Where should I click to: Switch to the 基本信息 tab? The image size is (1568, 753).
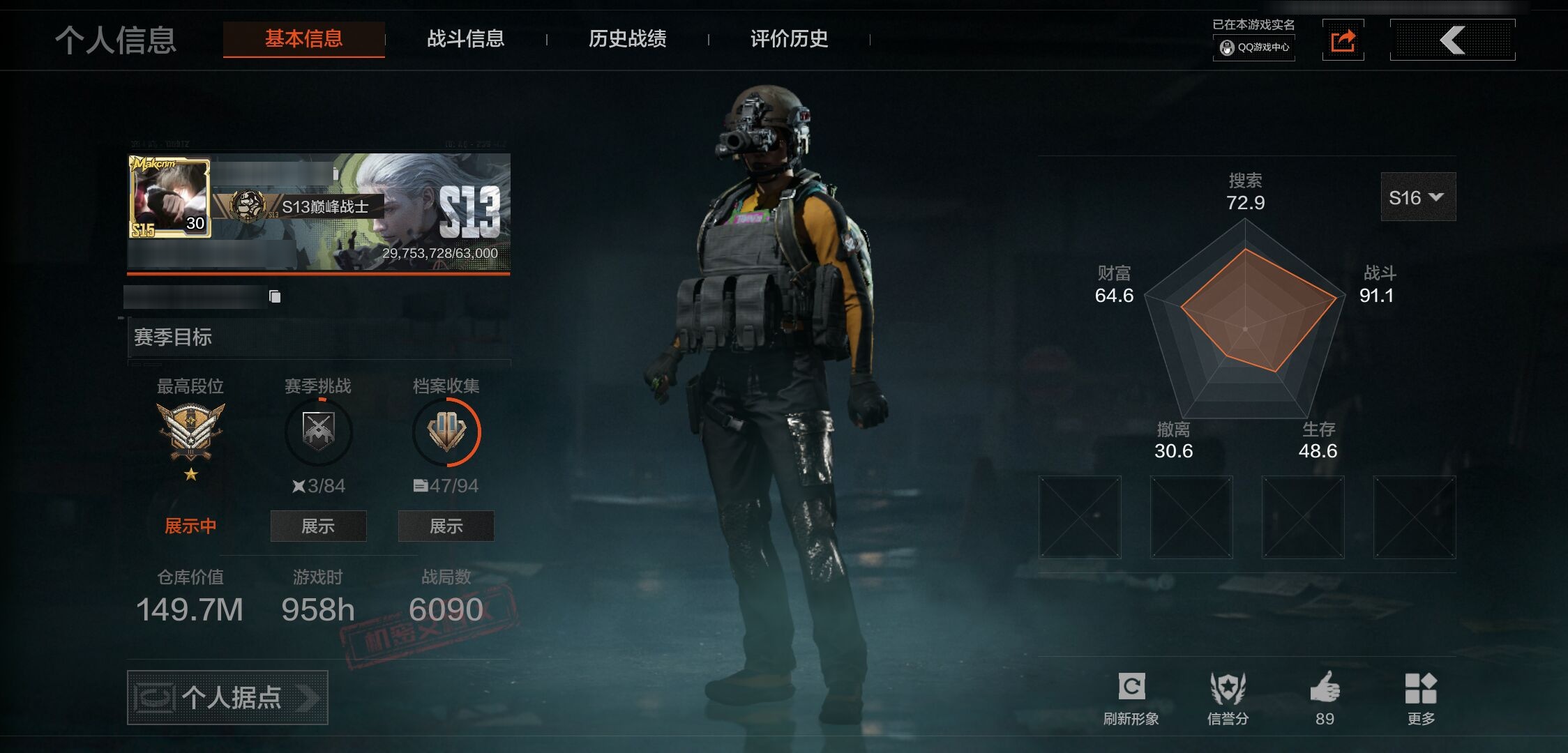coord(303,39)
